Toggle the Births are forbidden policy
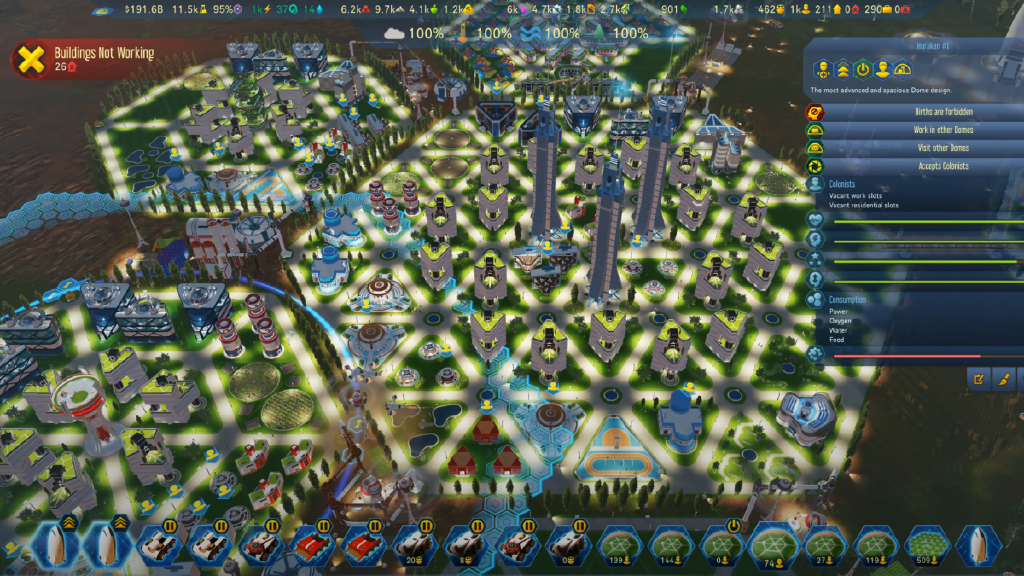This screenshot has width=1024, height=576. (x=910, y=112)
